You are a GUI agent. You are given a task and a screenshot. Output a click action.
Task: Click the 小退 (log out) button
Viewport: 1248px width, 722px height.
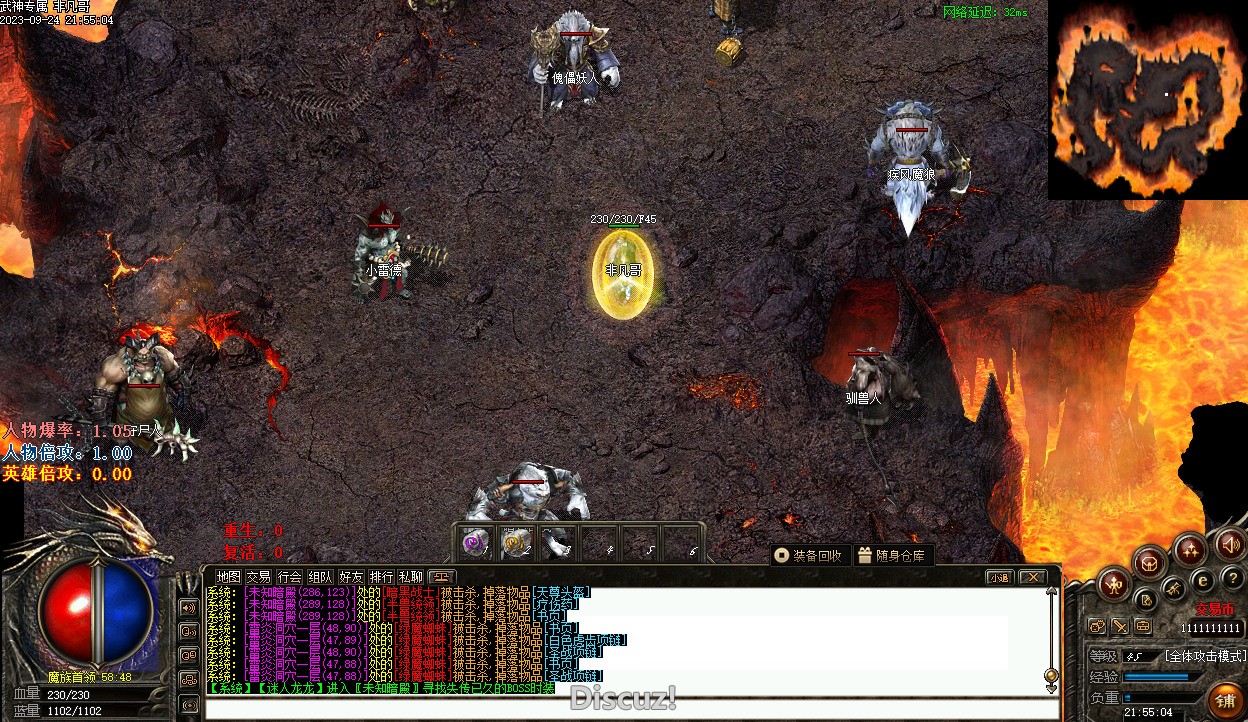coord(999,577)
